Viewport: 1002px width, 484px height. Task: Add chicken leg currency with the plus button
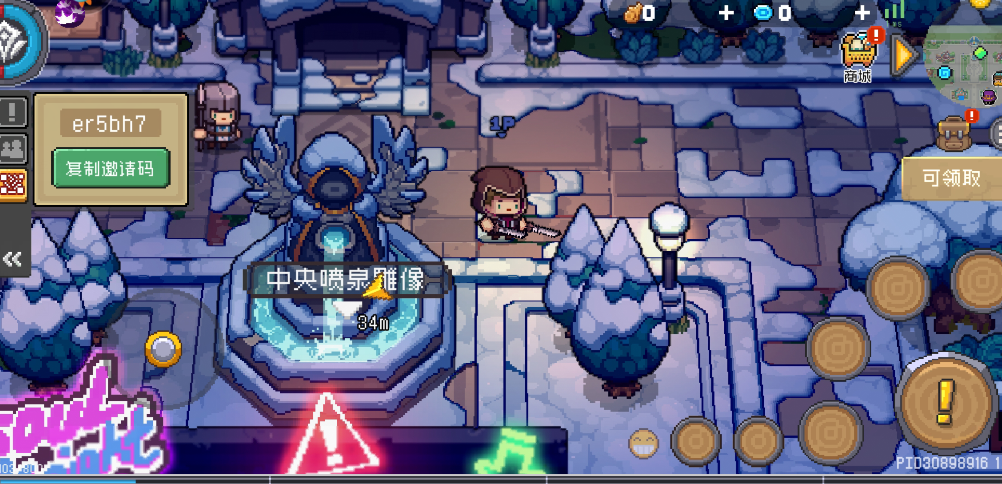point(727,13)
